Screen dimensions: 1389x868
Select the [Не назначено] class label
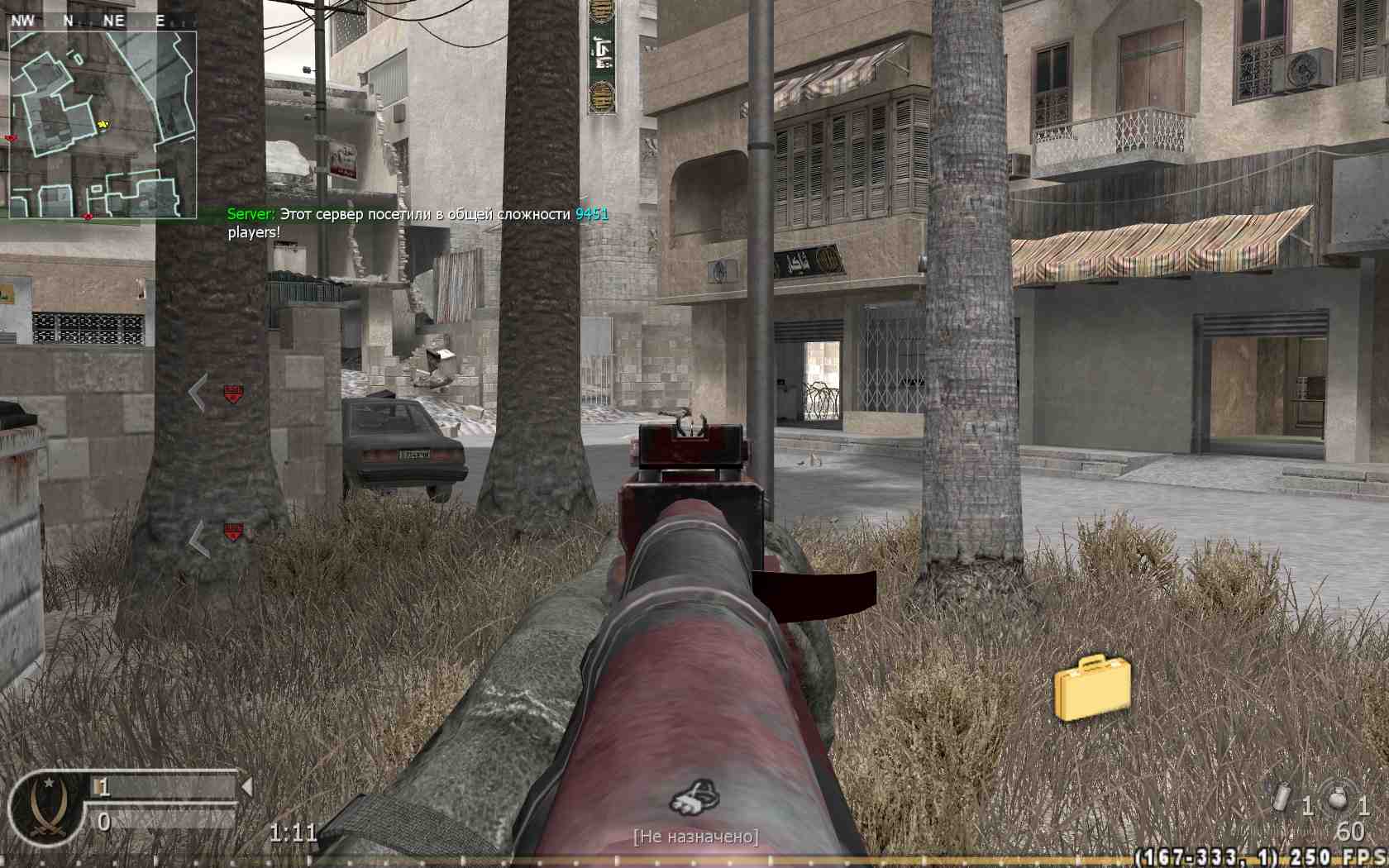pos(695,837)
